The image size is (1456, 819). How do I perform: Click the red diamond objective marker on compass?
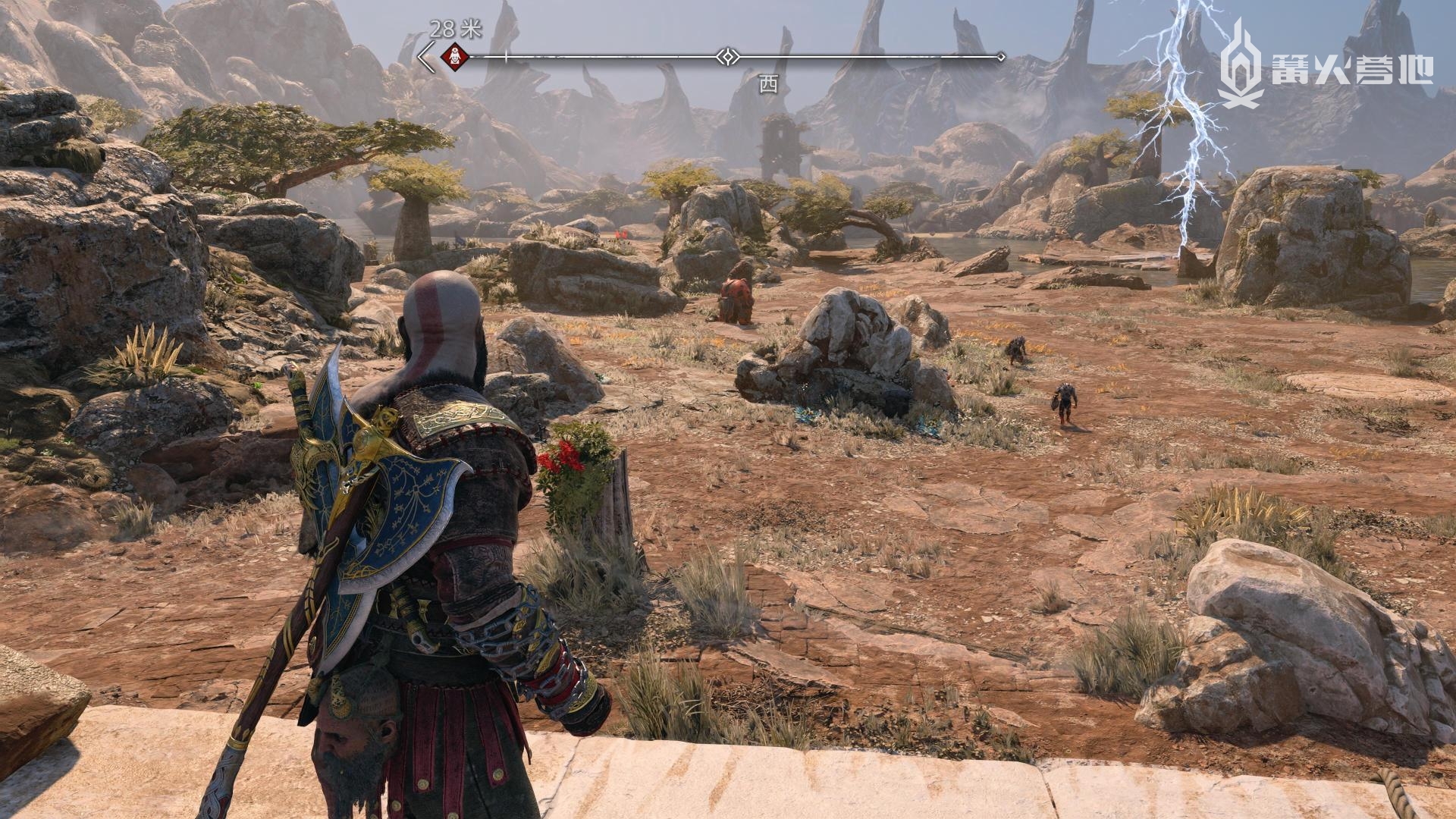tap(454, 55)
